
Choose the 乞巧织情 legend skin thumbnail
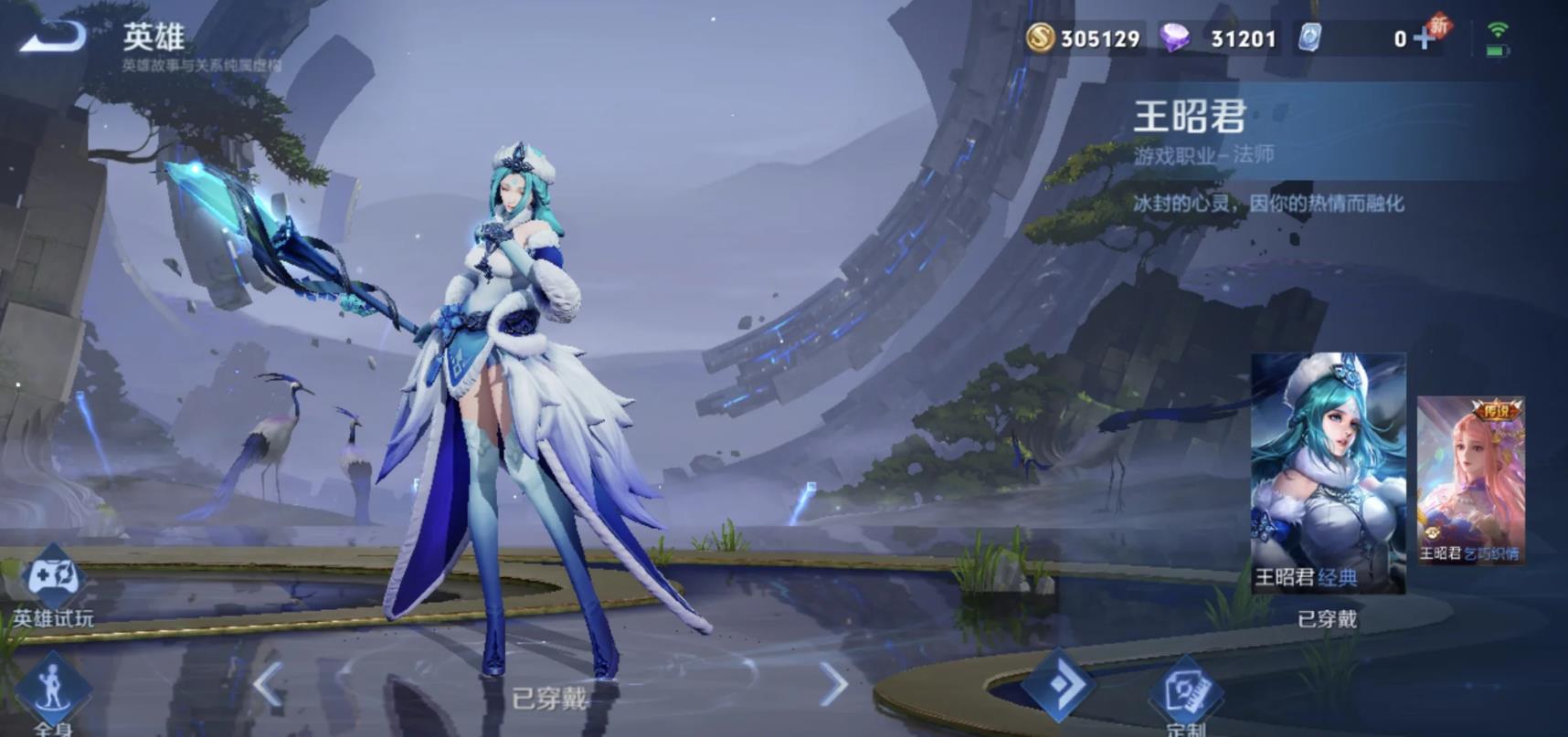(x=1470, y=479)
